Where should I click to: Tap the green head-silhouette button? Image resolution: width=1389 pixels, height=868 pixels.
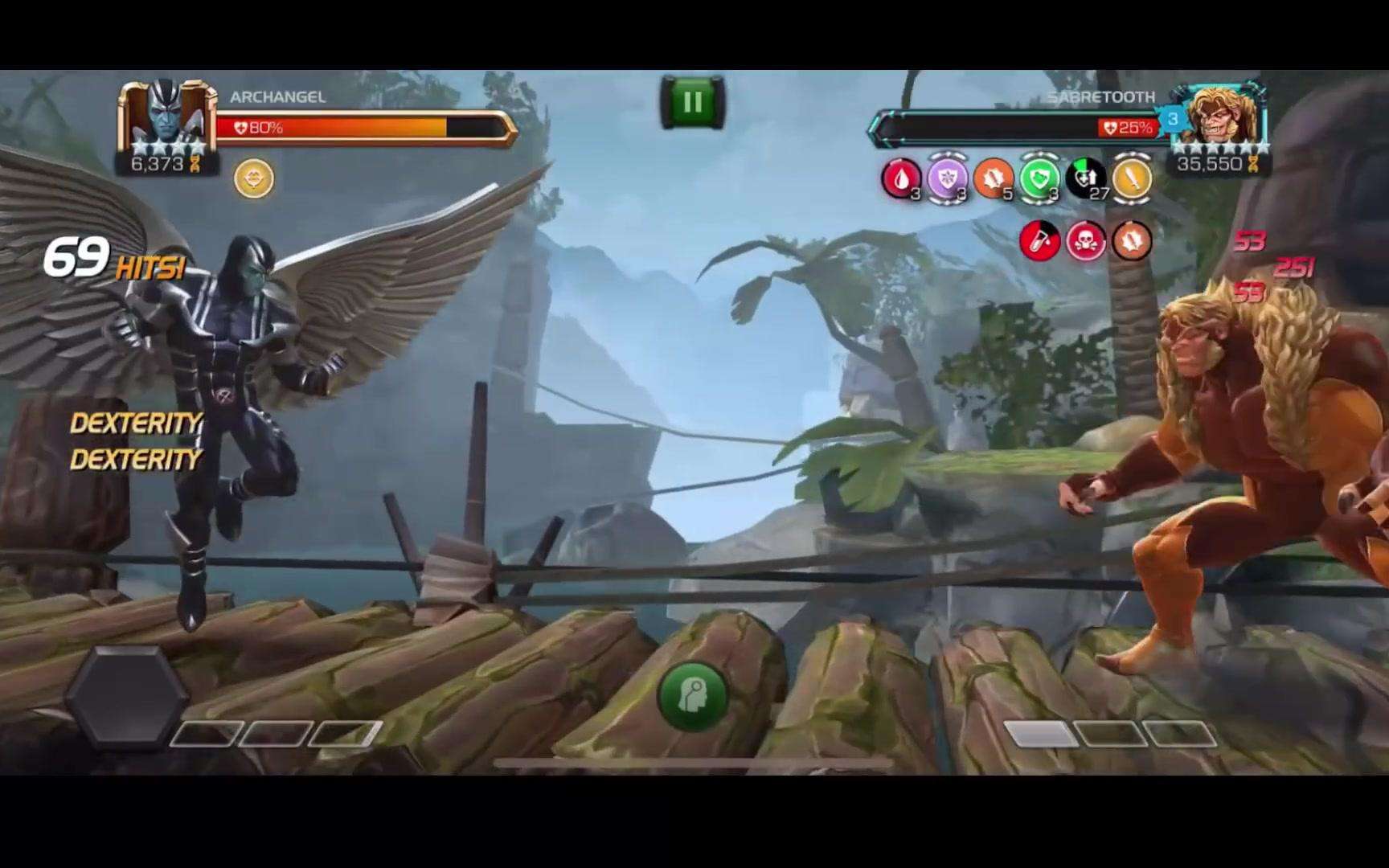pyautogui.click(x=693, y=696)
